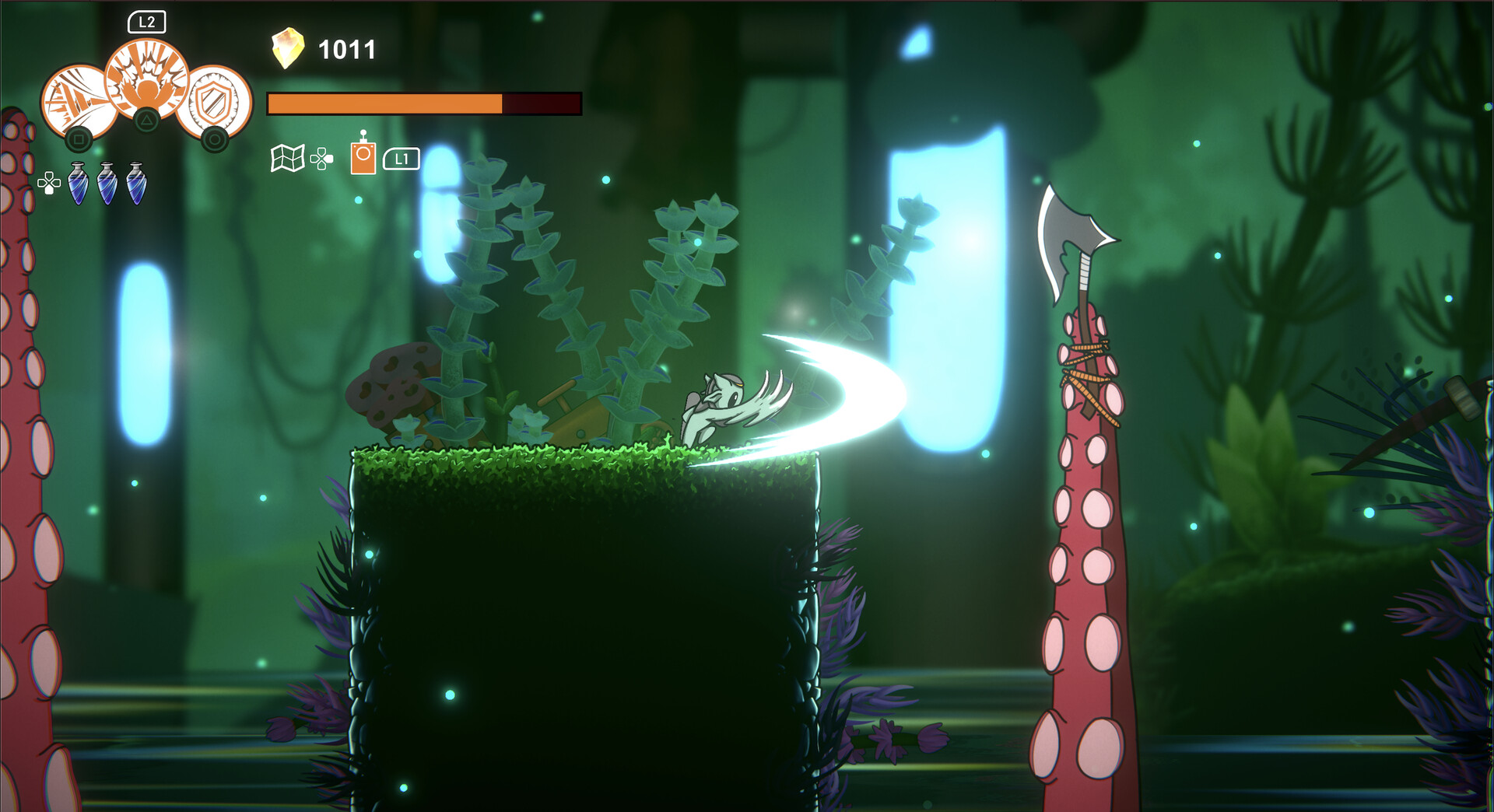Click the Circle button glyph under the shield ability
Viewport: 1494px width, 812px height.
(217, 138)
